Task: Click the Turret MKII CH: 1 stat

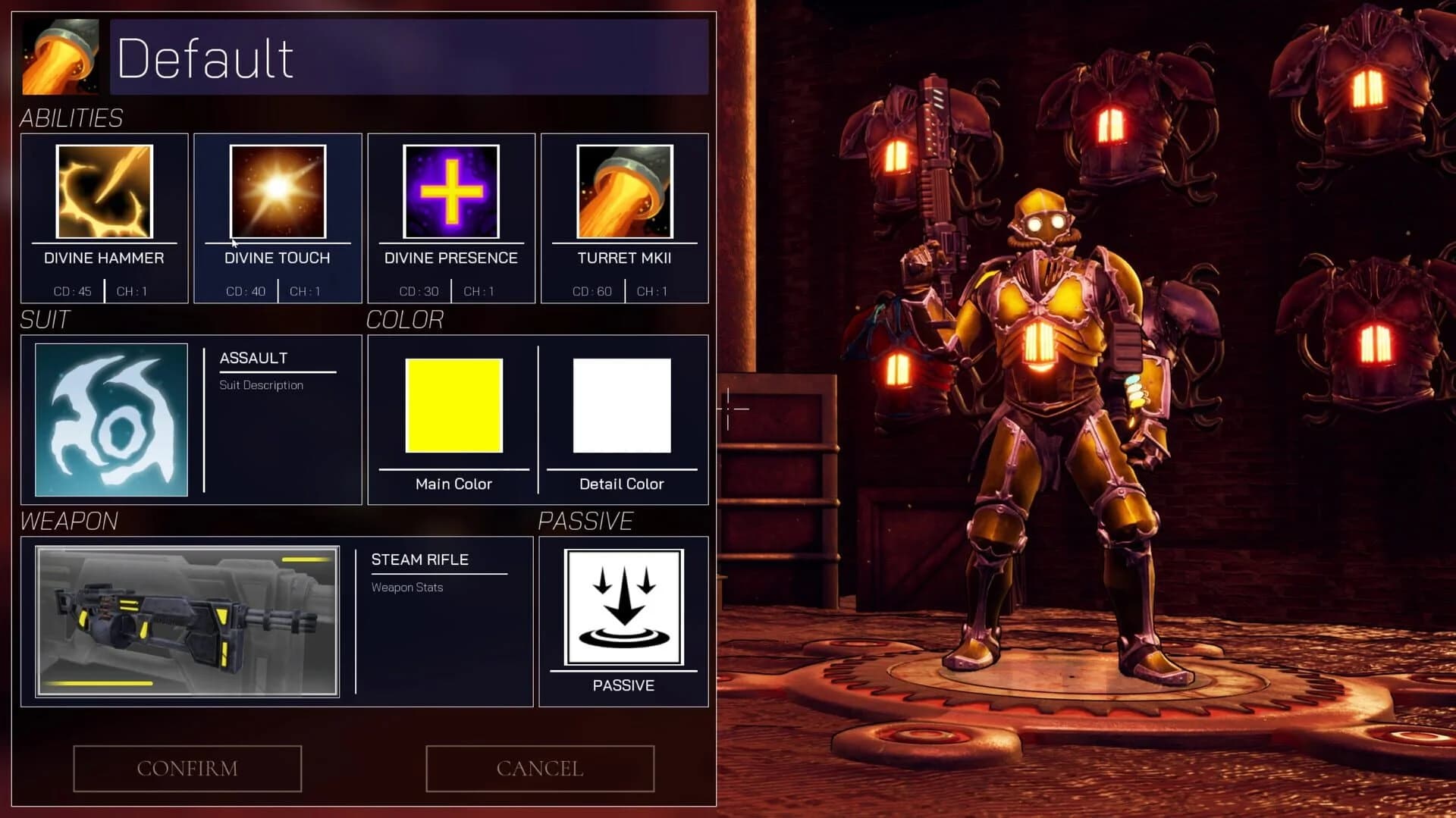Action: click(652, 290)
